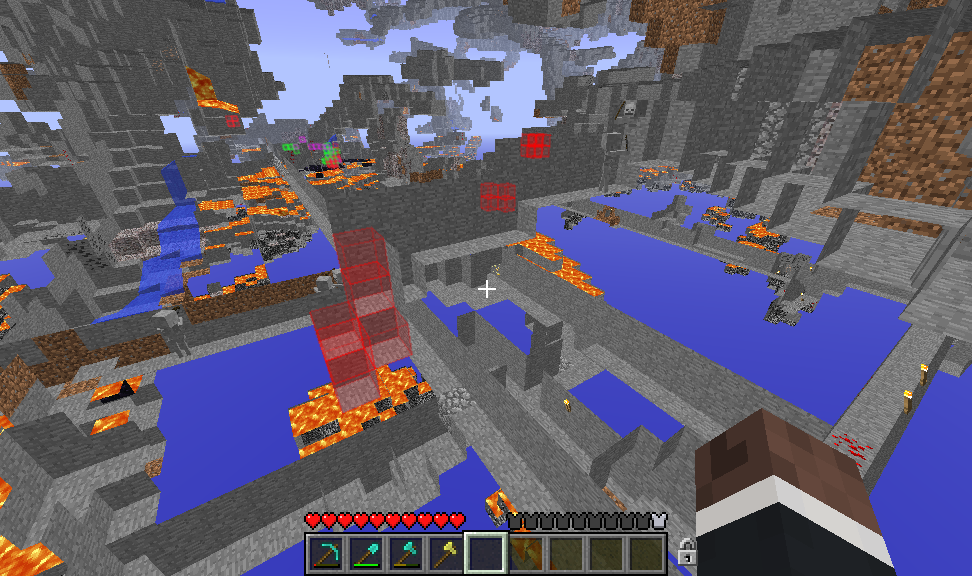Screen dimensions: 972x576
Task: Equip the golden axe from the hotbar
Action: click(446, 553)
